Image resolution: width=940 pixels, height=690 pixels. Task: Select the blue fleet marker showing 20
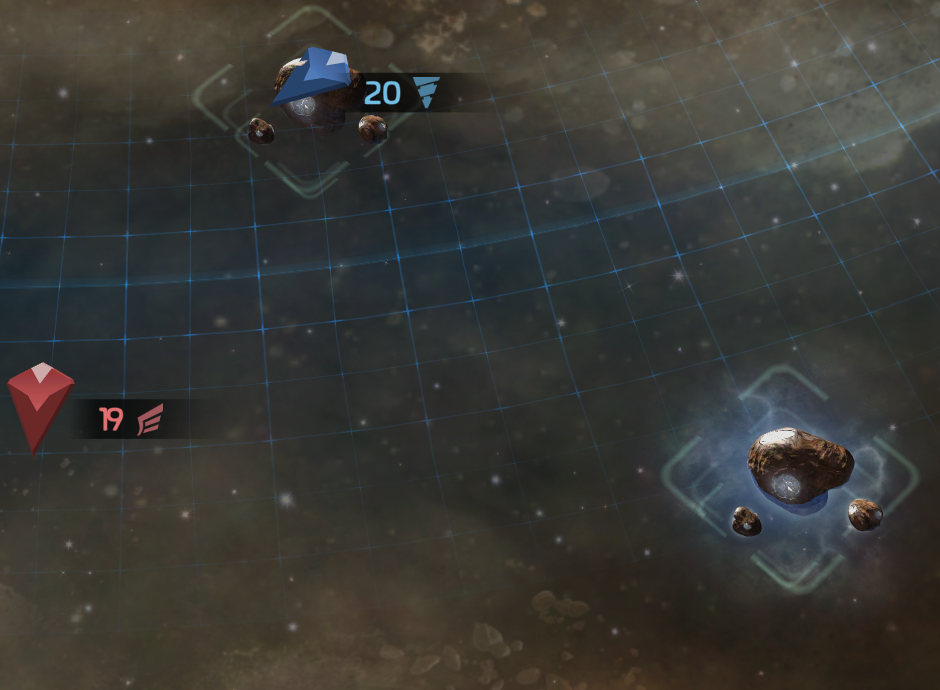[x=314, y=76]
